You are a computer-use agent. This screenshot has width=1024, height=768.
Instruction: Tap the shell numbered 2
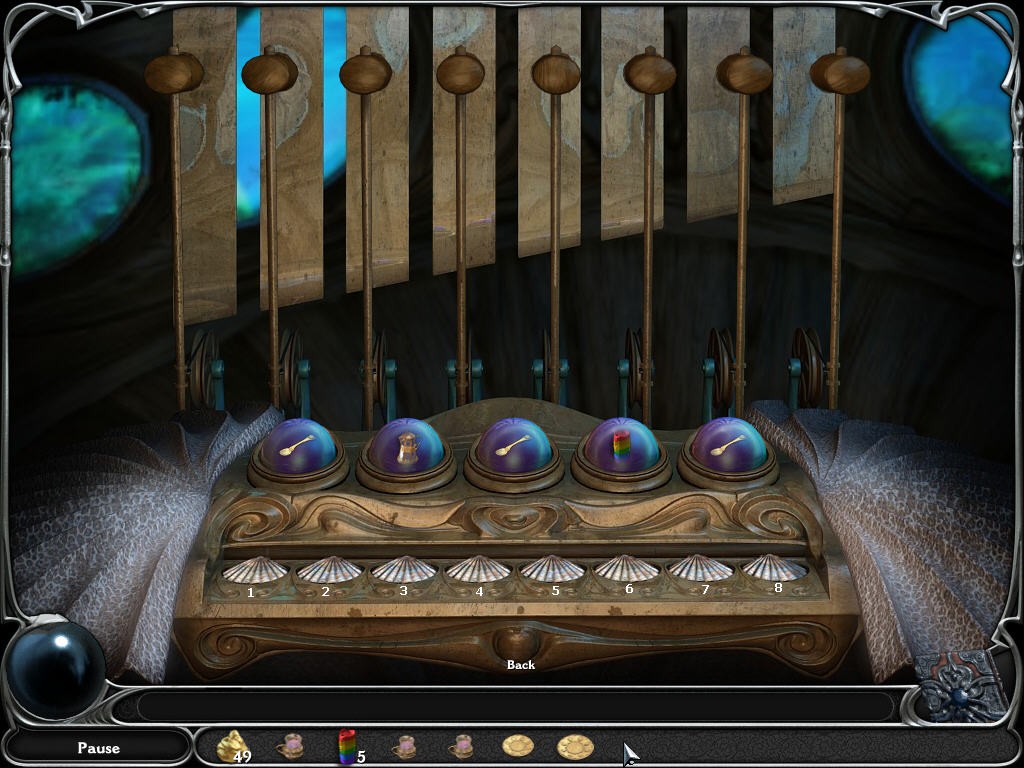pyautogui.click(x=329, y=571)
